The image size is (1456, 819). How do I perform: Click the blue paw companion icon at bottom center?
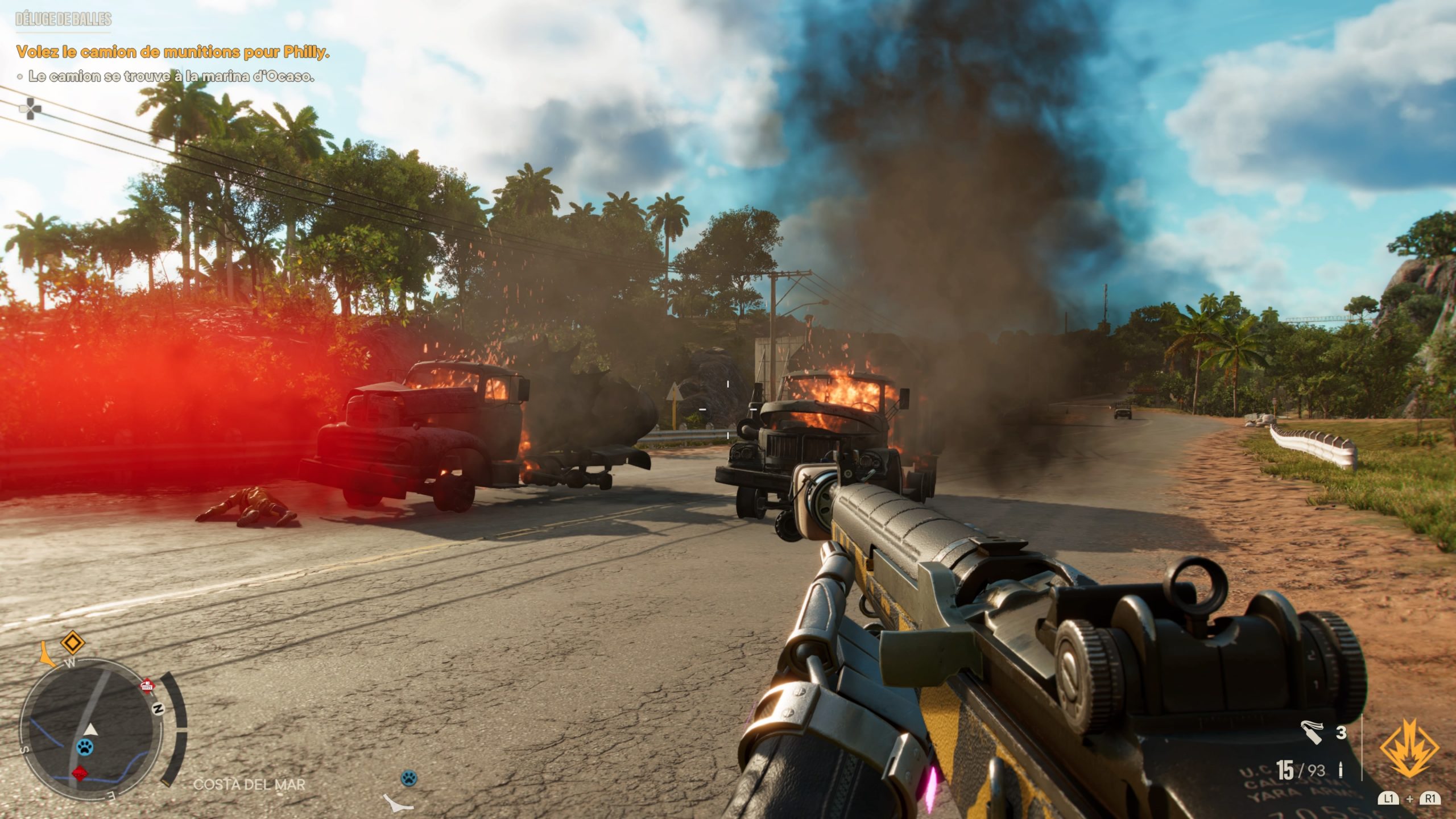point(409,777)
